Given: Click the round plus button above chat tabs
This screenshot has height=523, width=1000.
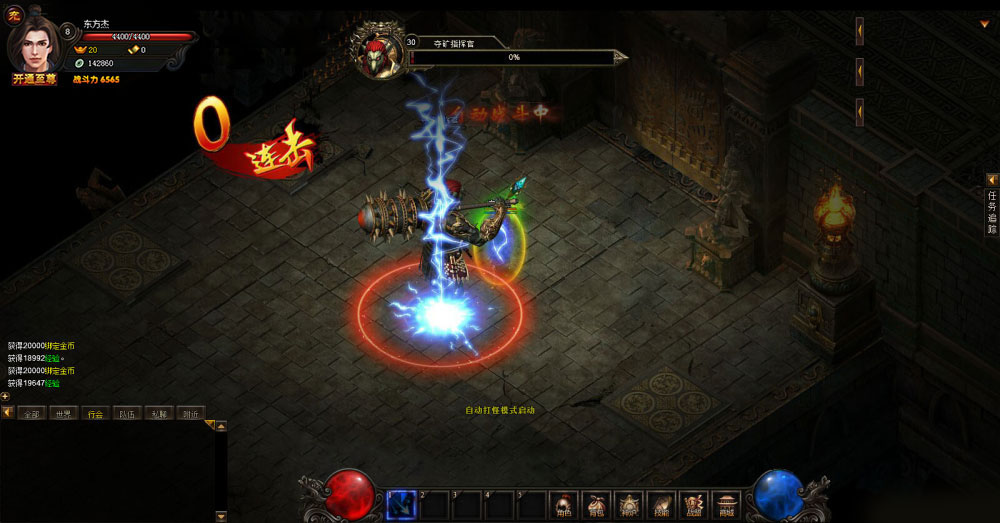Looking at the screenshot, I should point(5,396).
